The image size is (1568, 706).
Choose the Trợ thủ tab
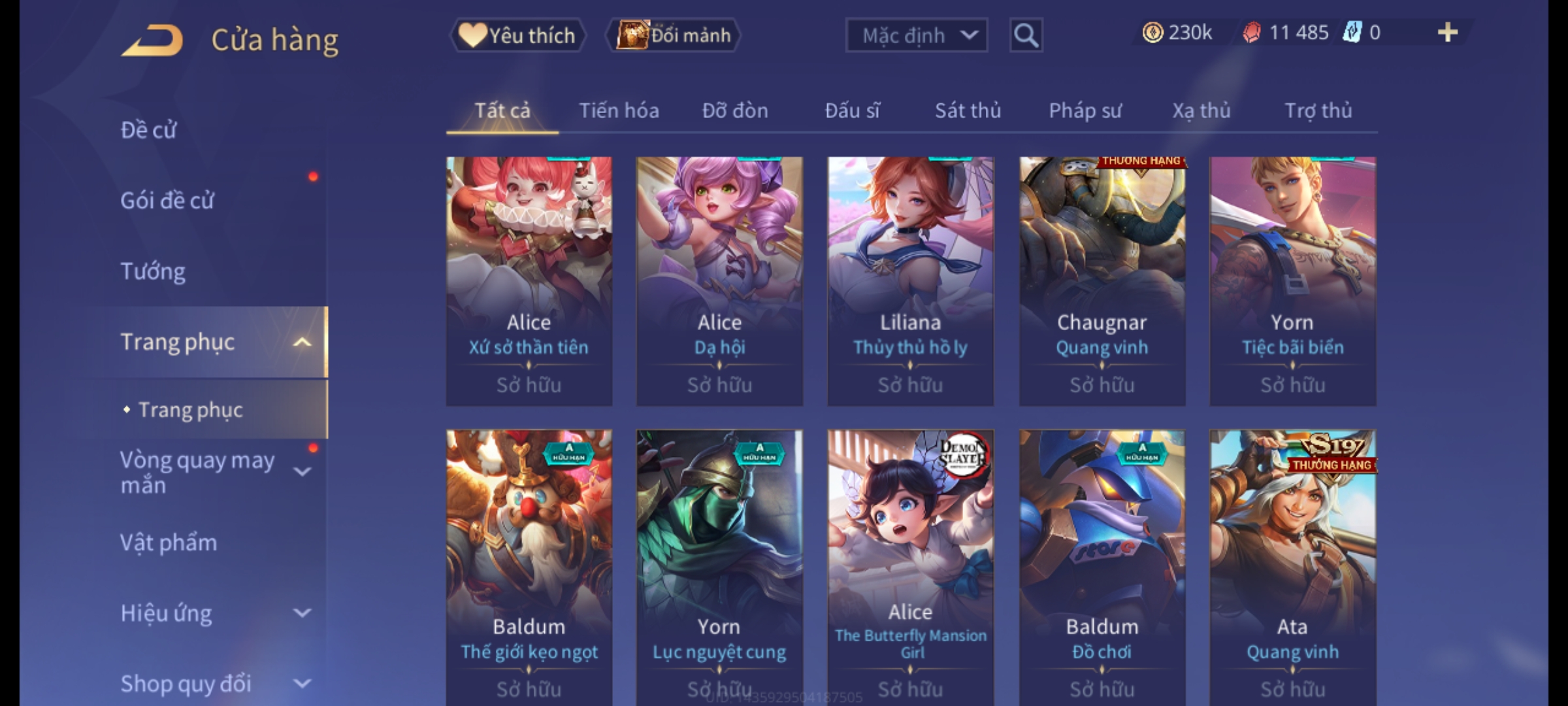(1318, 110)
